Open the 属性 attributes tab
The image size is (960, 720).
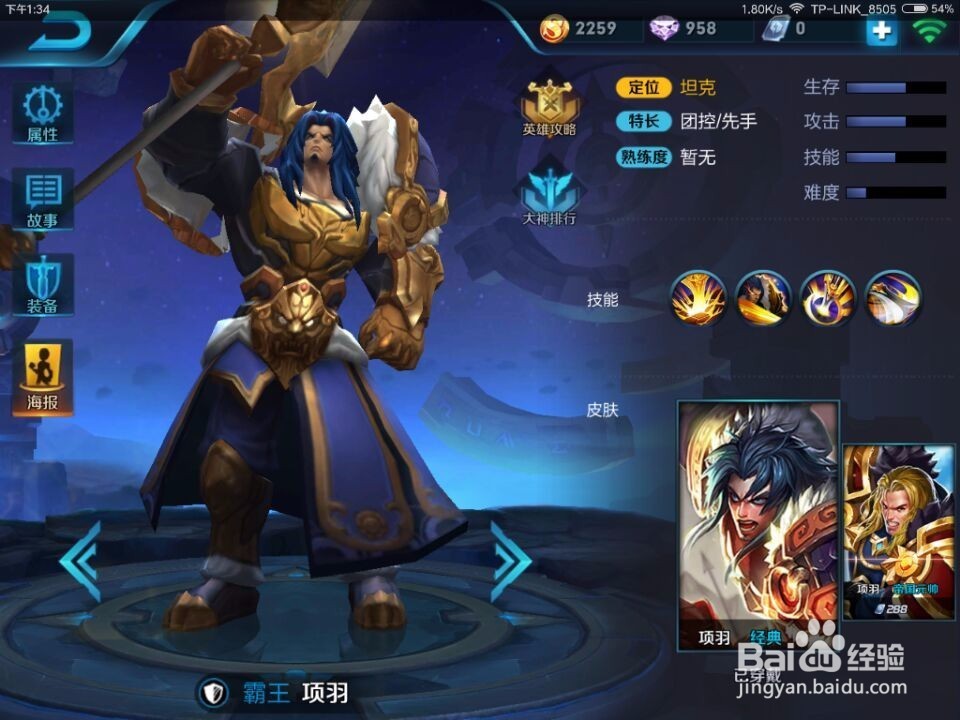(43, 114)
